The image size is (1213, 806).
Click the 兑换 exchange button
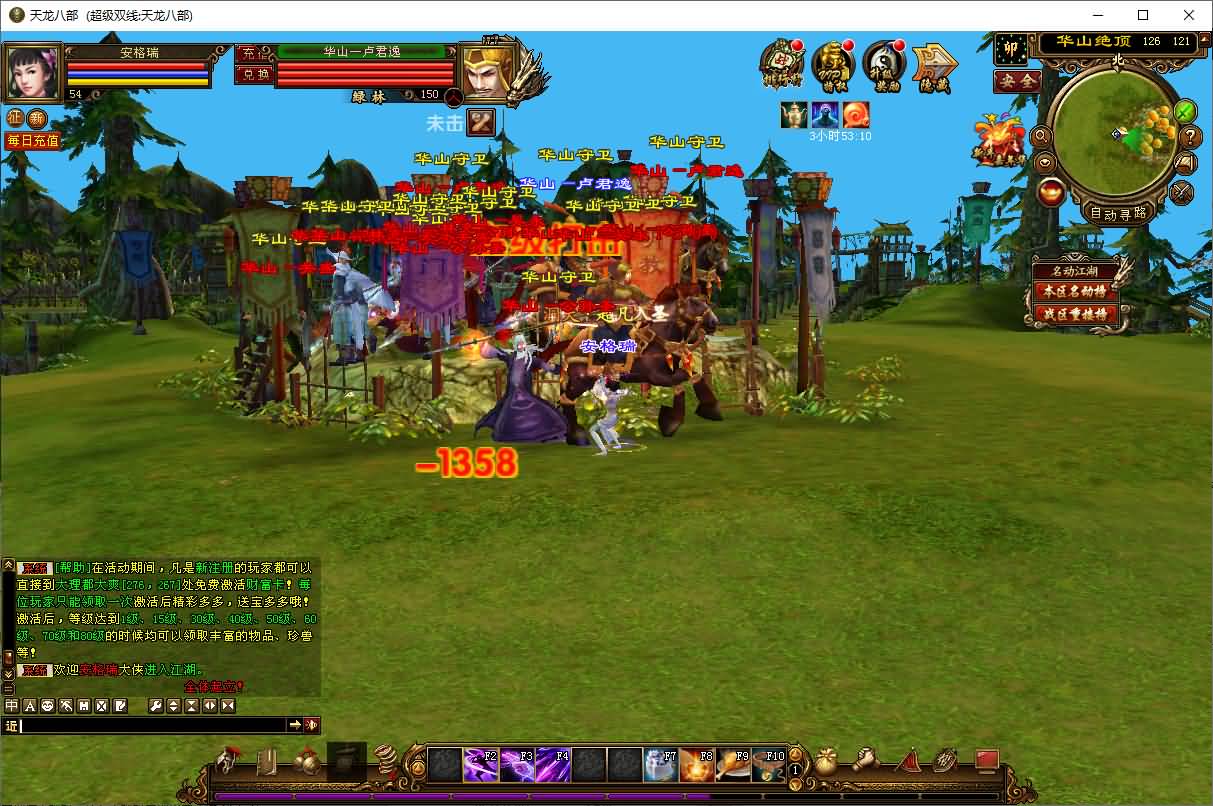click(x=254, y=74)
